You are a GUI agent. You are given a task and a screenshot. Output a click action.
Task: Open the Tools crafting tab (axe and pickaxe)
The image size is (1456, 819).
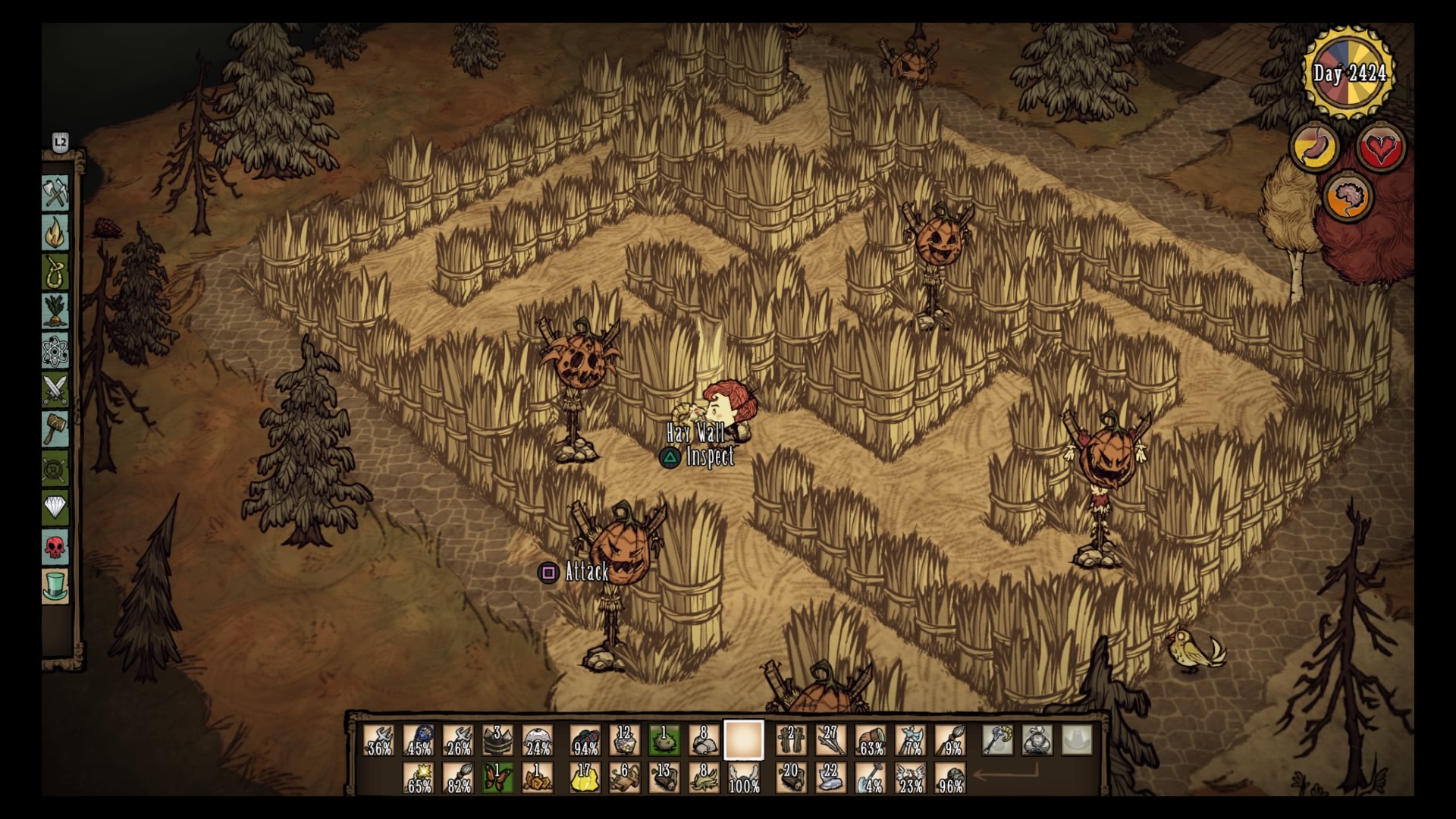point(55,193)
